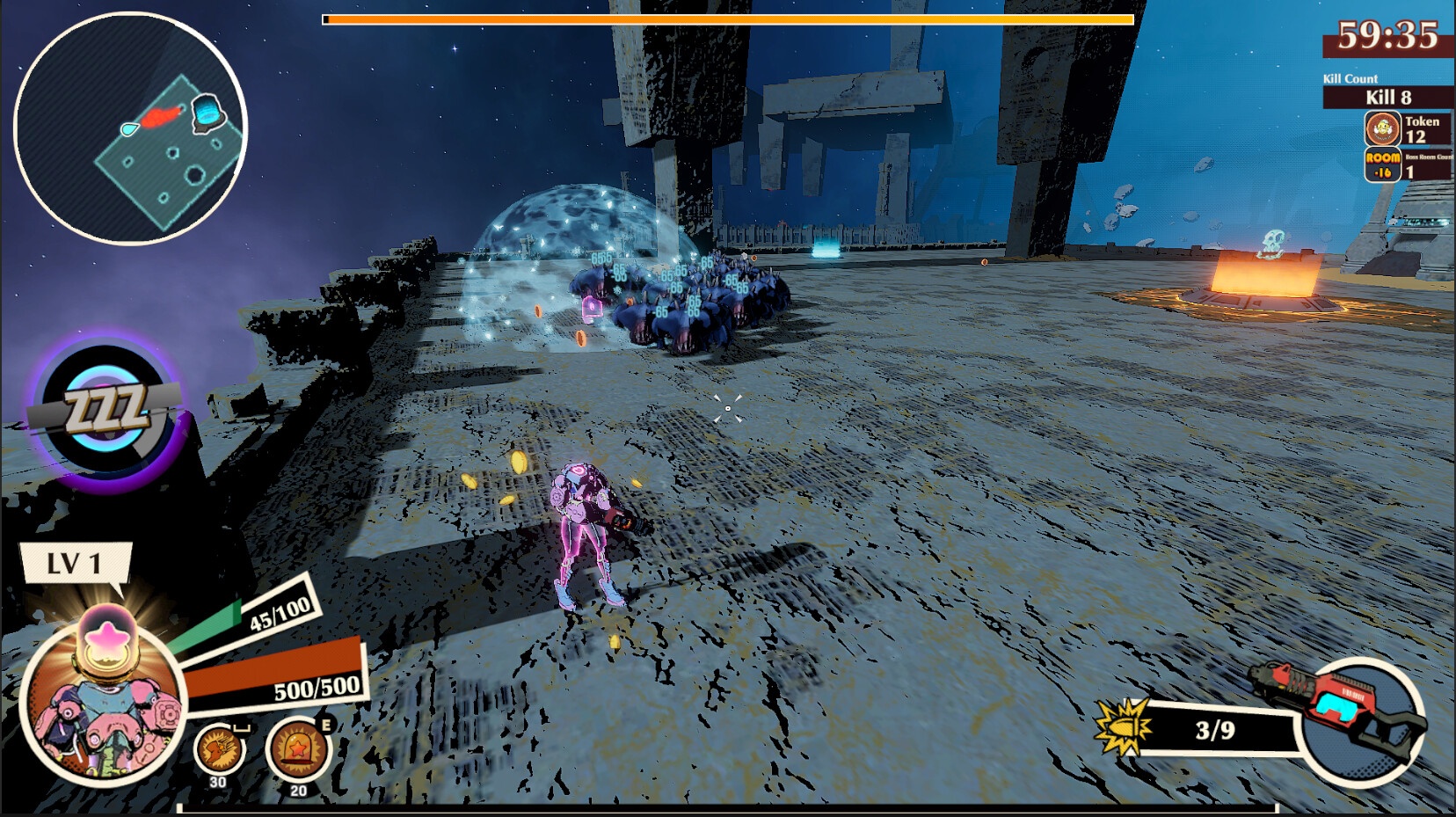This screenshot has height=817, width=1456.
Task: Click the Token coin icon
Action: (1382, 129)
